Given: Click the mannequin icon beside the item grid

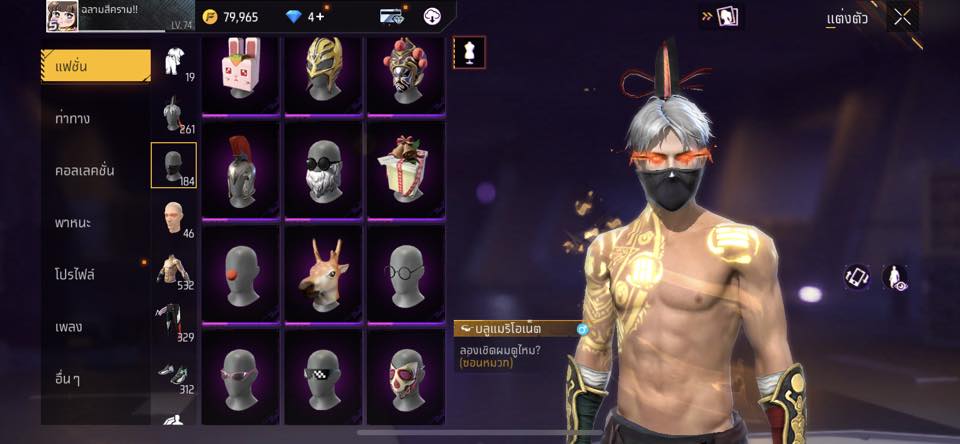Looking at the screenshot, I should (x=468, y=51).
